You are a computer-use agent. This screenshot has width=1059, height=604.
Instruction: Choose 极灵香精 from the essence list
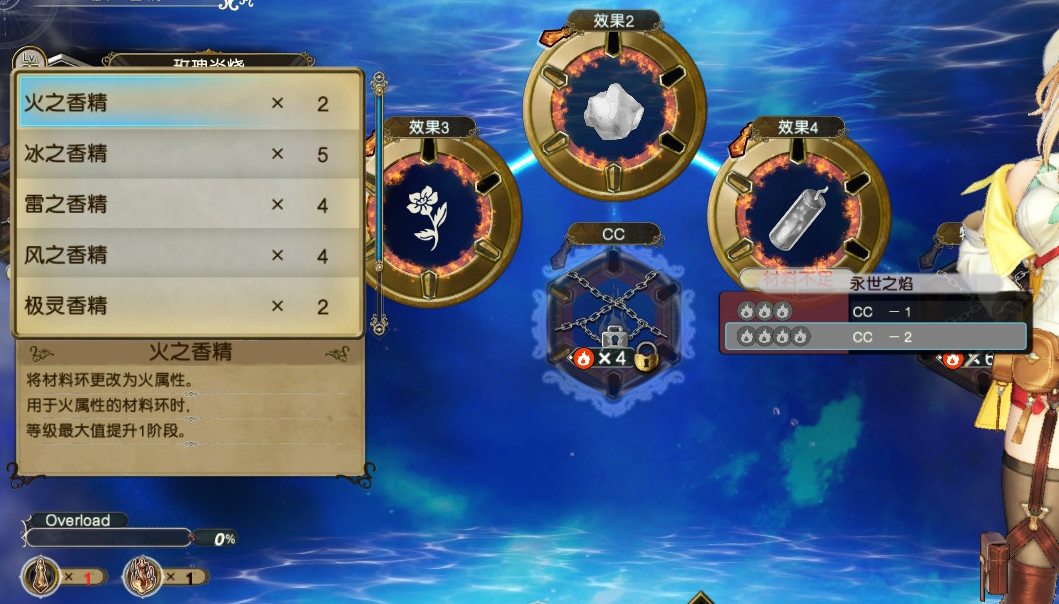187,306
